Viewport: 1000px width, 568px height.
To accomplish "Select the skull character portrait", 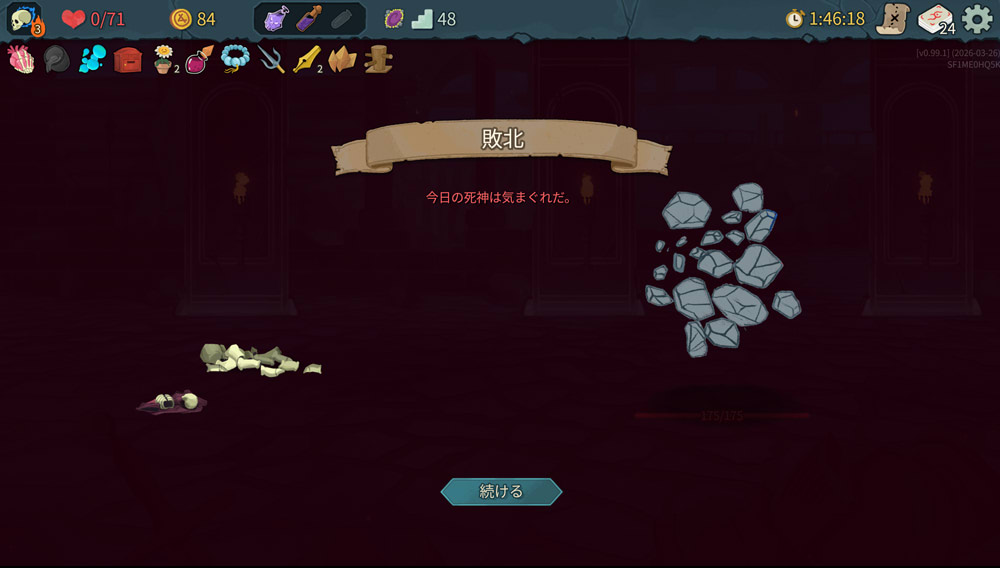I will [24, 19].
